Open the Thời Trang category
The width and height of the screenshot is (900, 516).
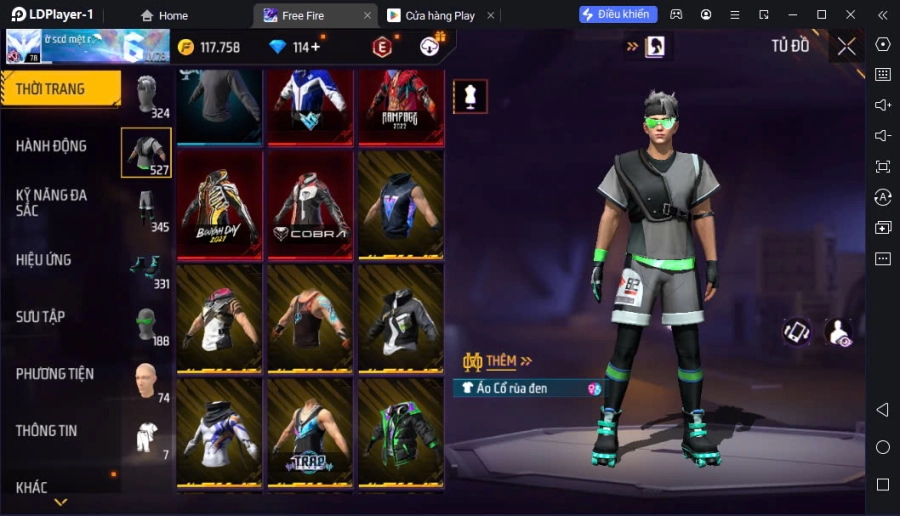pyautogui.click(x=60, y=89)
